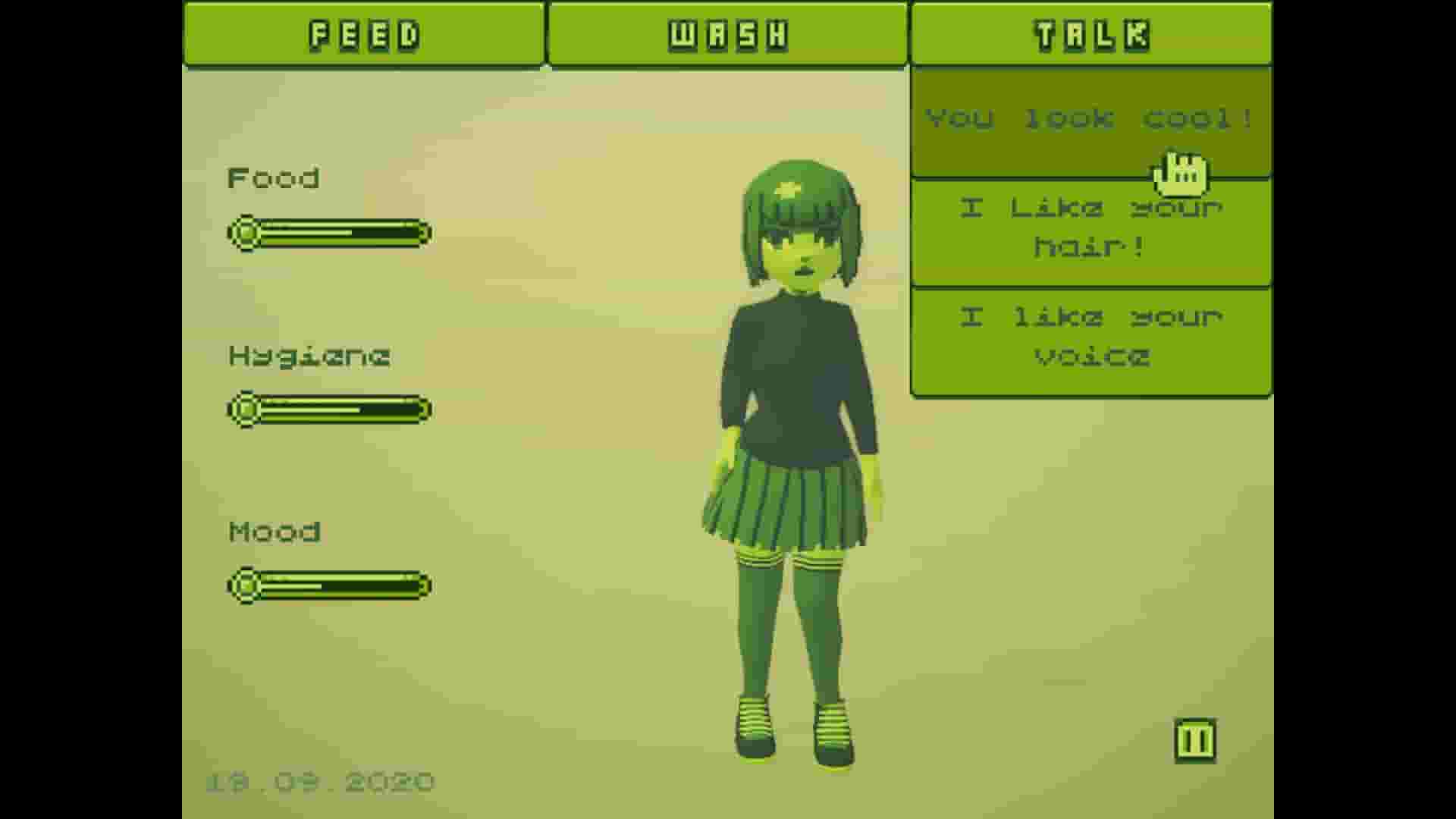The height and width of the screenshot is (819, 1456).
Task: Click the circular knob on the Mood bar
Action: point(245,585)
